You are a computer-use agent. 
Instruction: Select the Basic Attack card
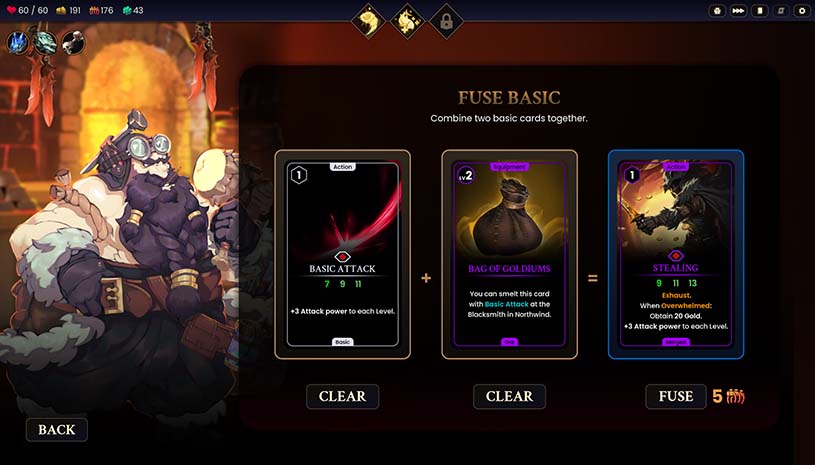343,254
